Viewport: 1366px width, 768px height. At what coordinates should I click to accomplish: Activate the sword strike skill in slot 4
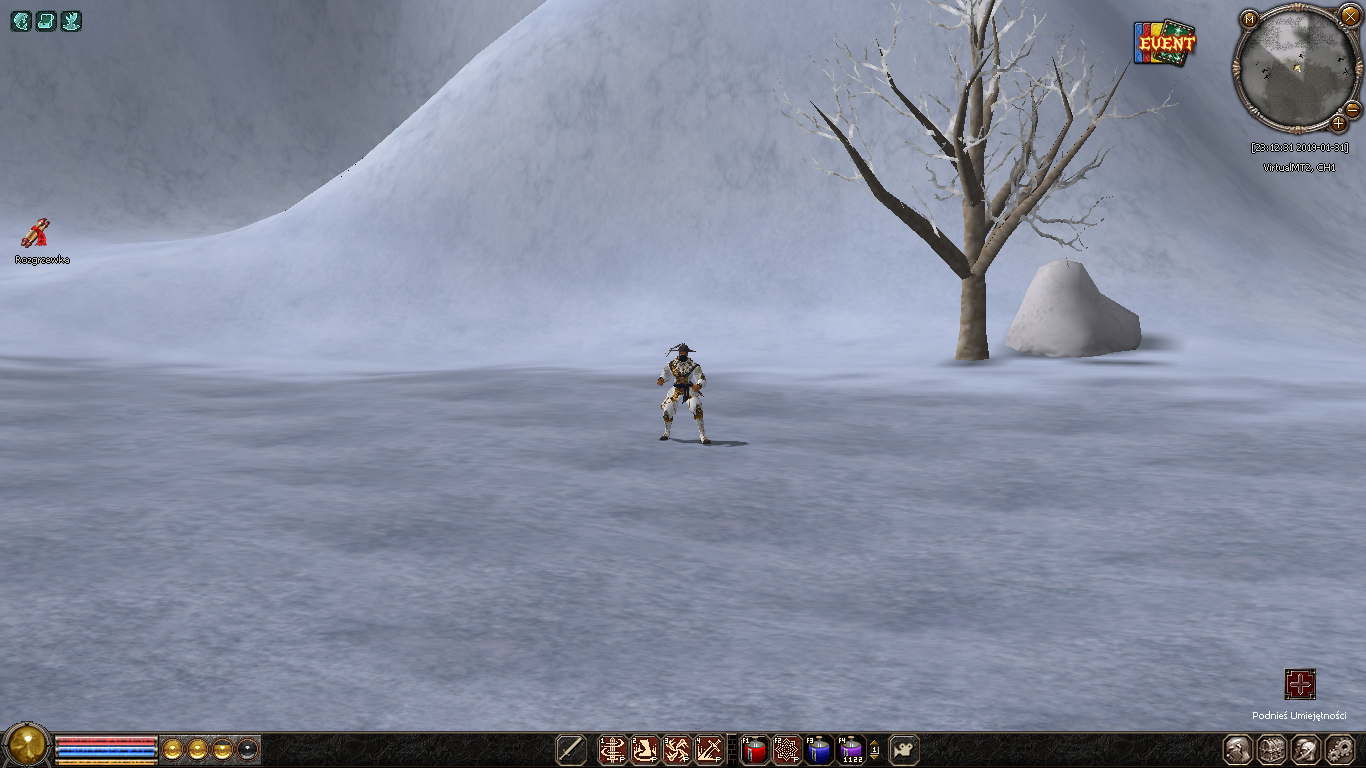pyautogui.click(x=709, y=750)
